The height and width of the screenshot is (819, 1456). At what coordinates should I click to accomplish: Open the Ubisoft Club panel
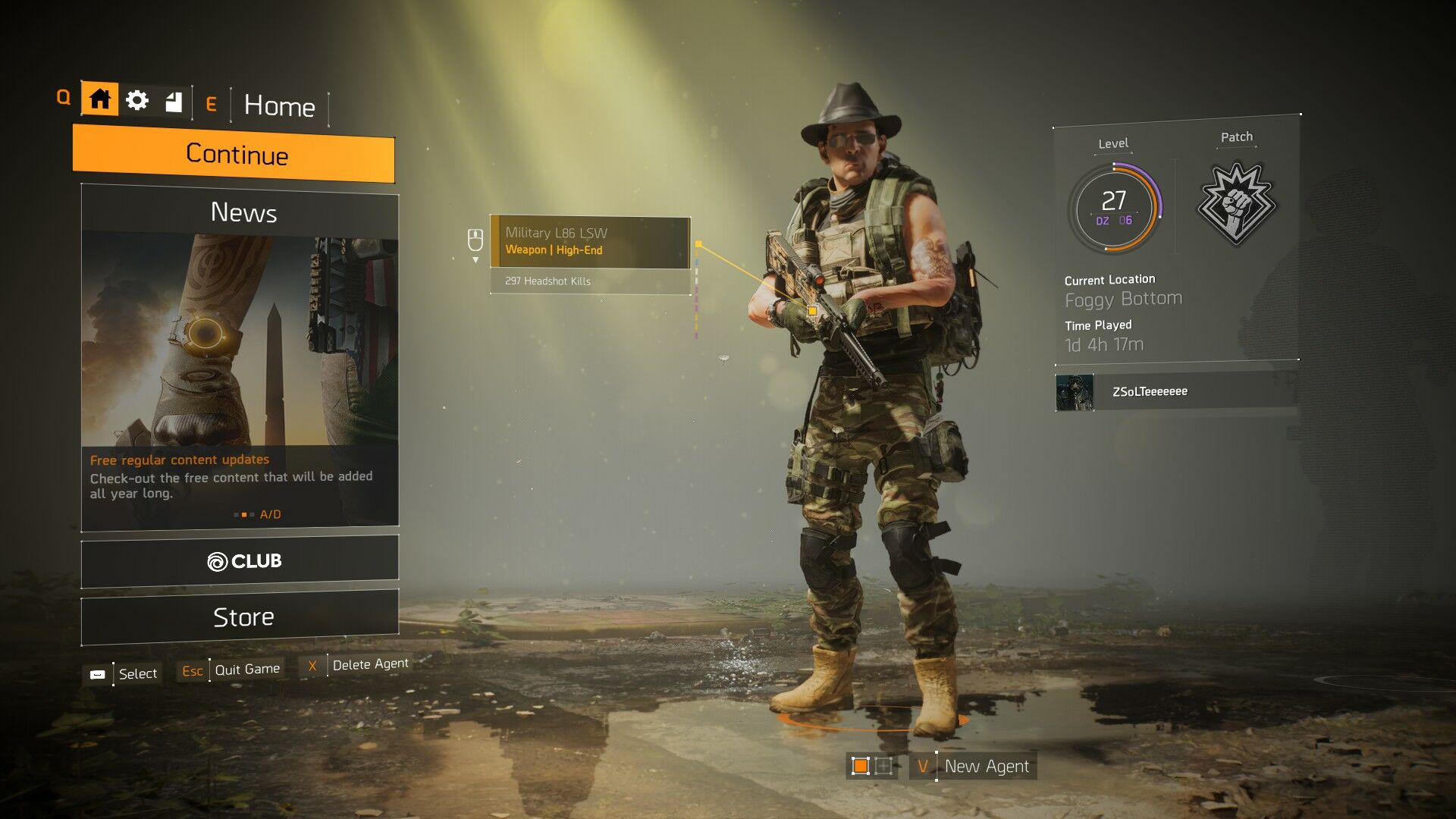240,561
